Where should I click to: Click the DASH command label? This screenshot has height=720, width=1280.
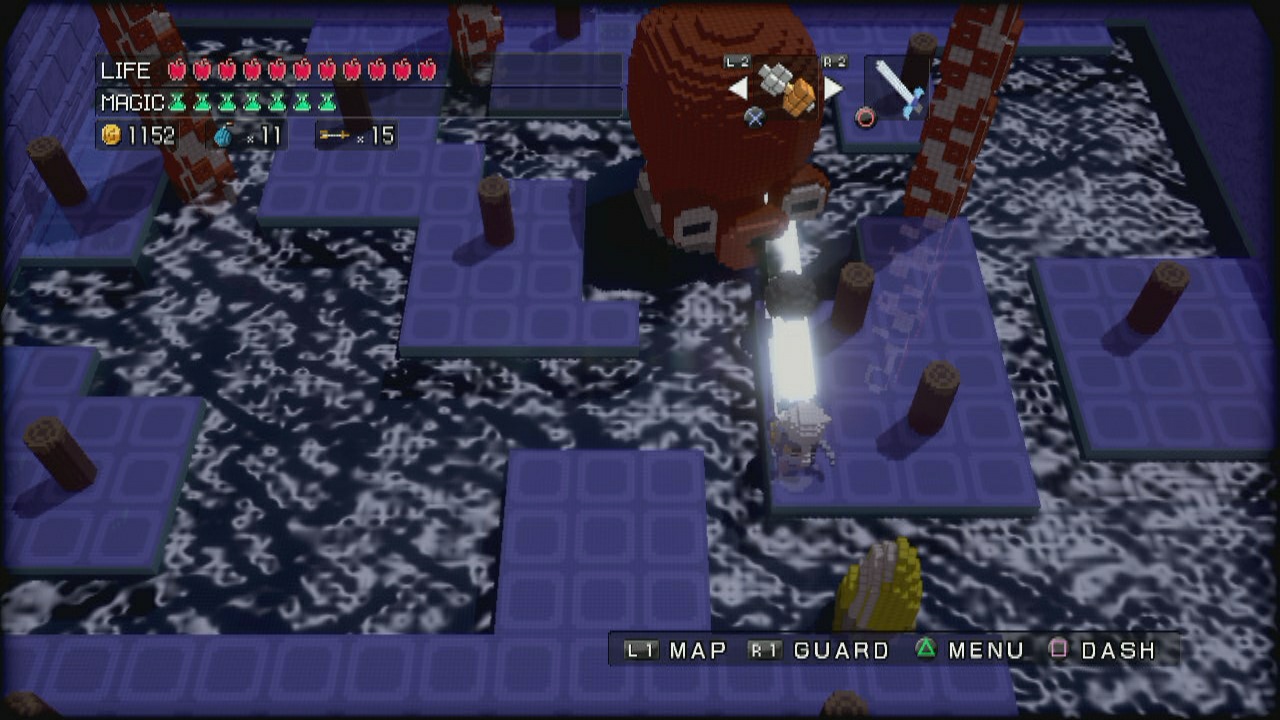point(1120,650)
